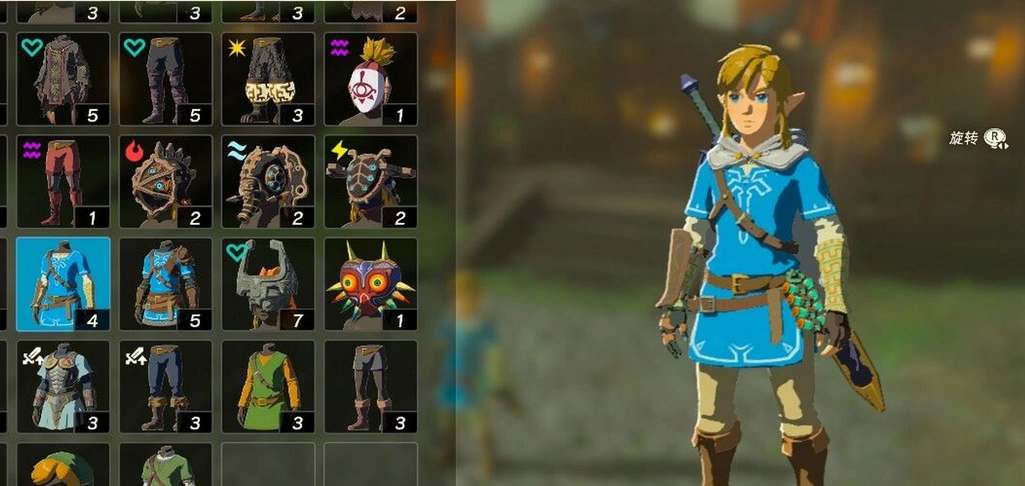Choose the dark trousers with heart icon
The image size is (1025, 486).
point(165,79)
